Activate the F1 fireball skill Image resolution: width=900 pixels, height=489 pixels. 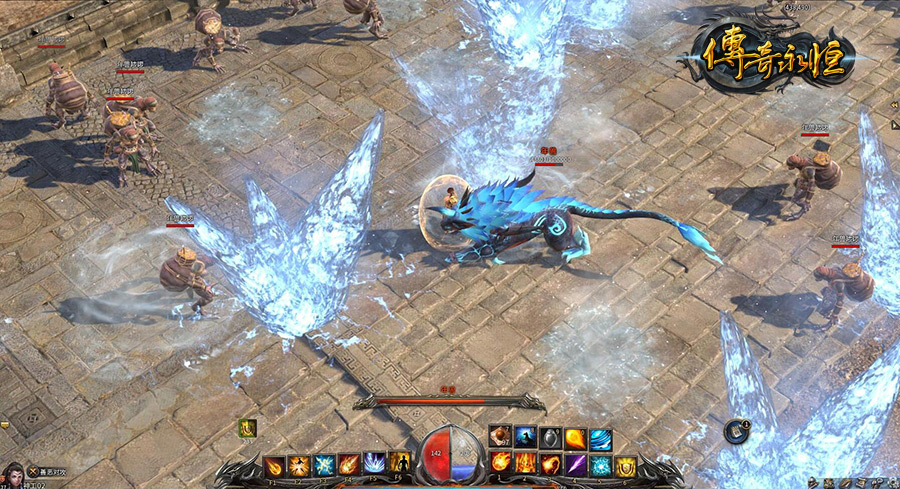click(274, 465)
